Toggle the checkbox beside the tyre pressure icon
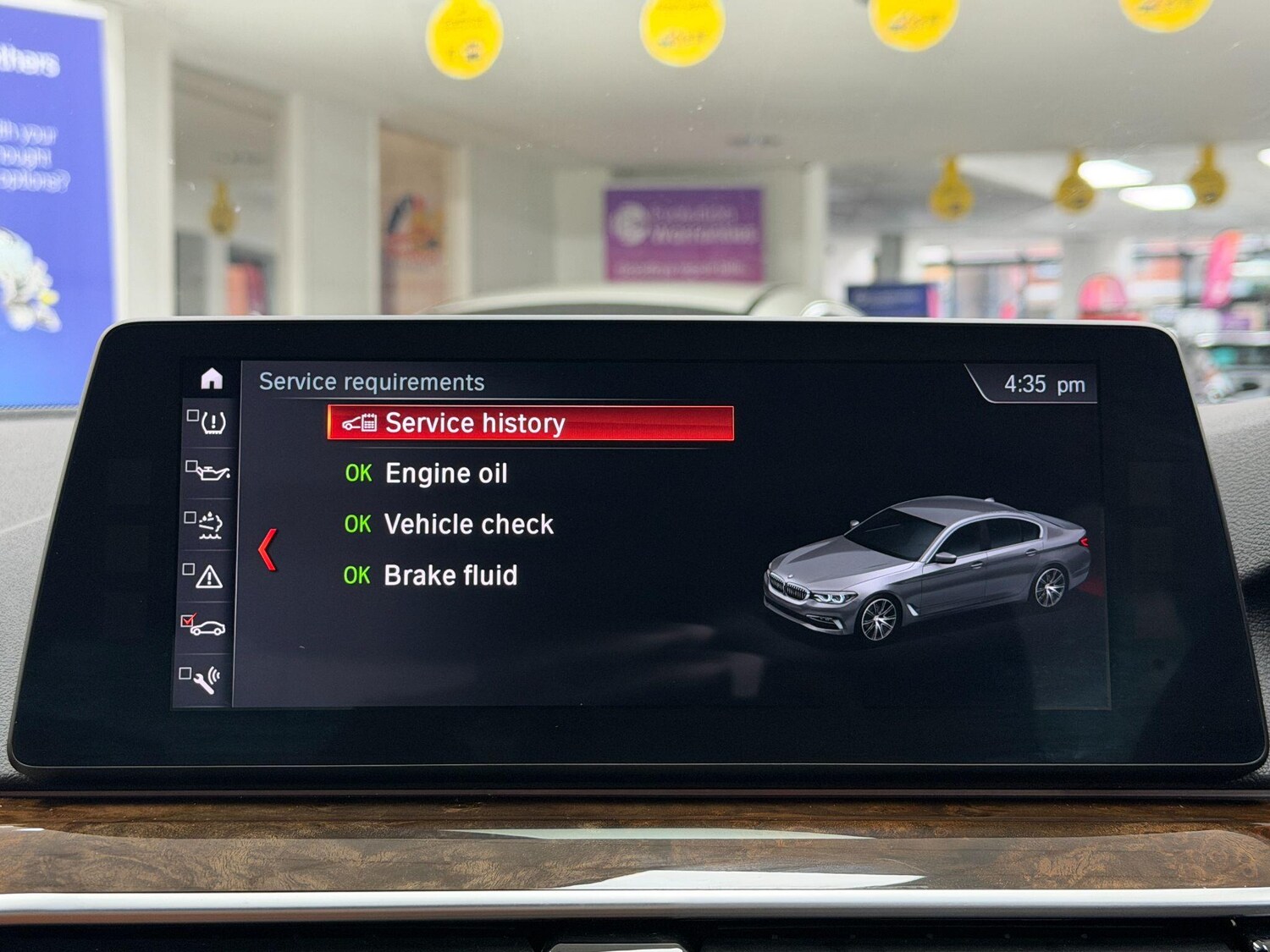This screenshot has height=952, width=1270. click(195, 415)
